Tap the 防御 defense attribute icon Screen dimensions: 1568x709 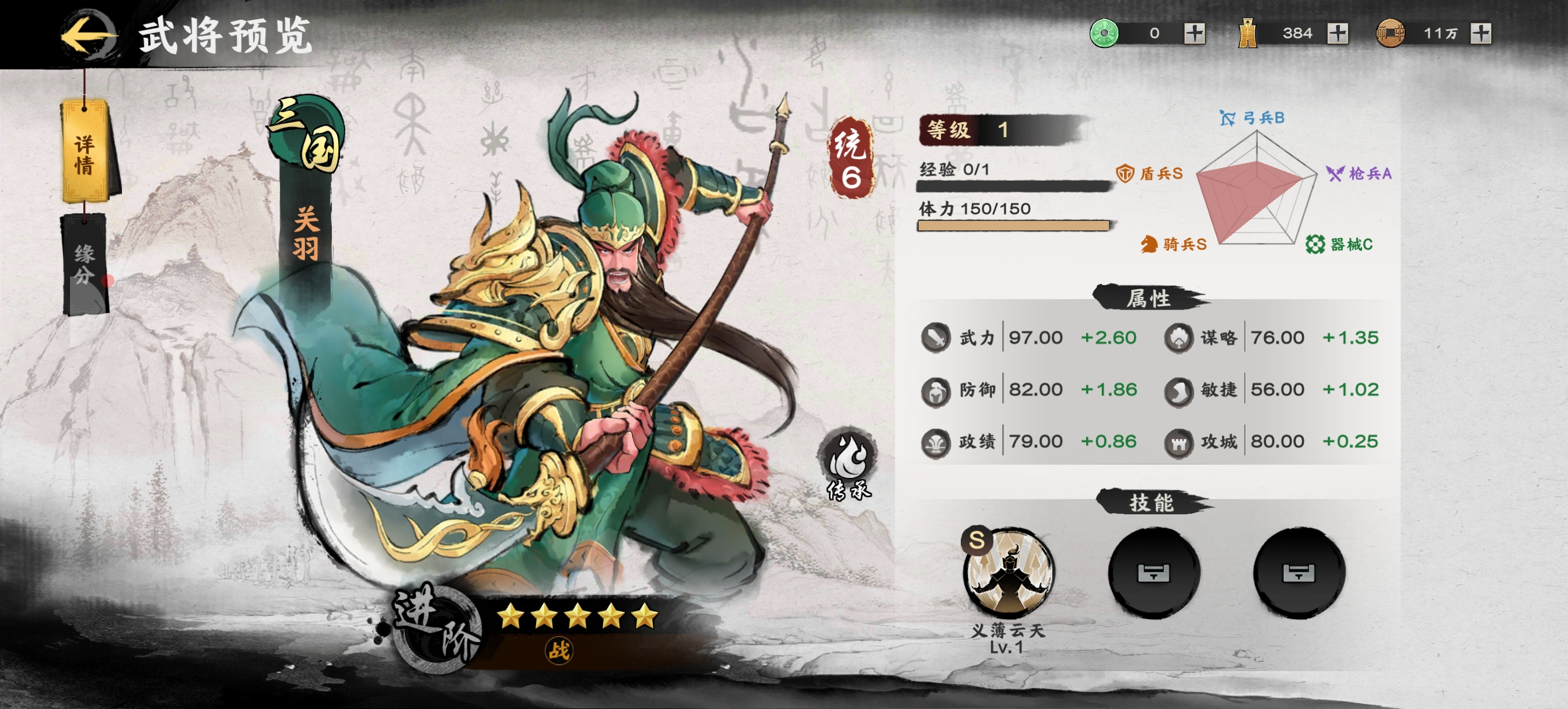pyautogui.click(x=936, y=390)
